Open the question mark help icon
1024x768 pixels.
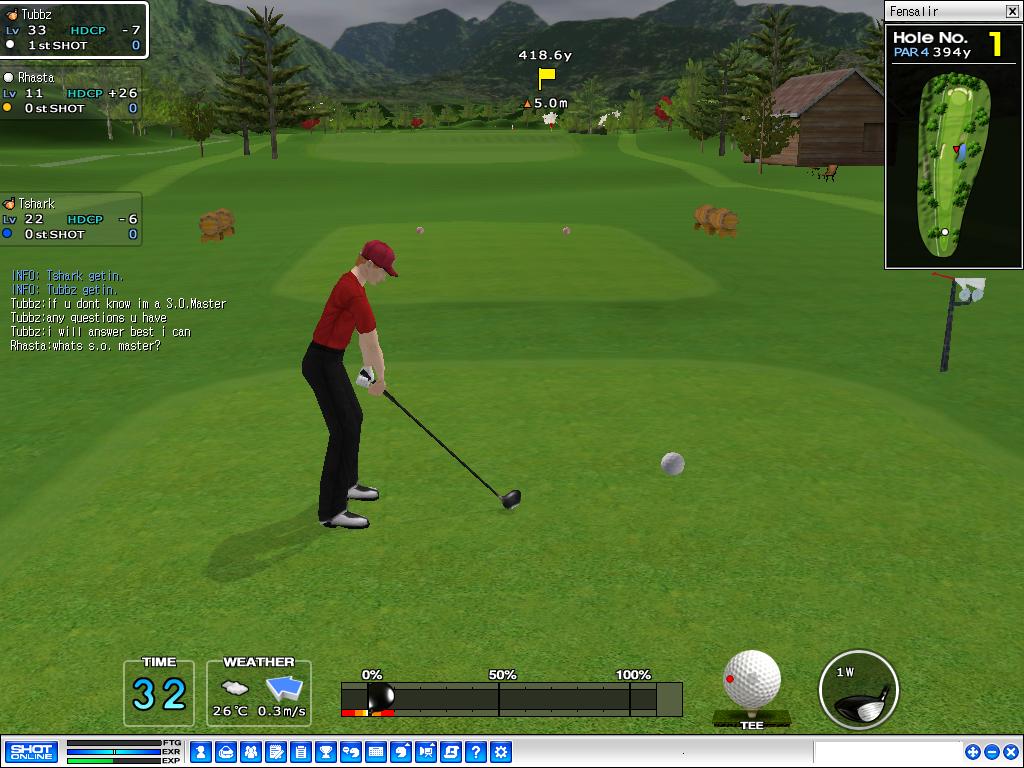[476, 752]
